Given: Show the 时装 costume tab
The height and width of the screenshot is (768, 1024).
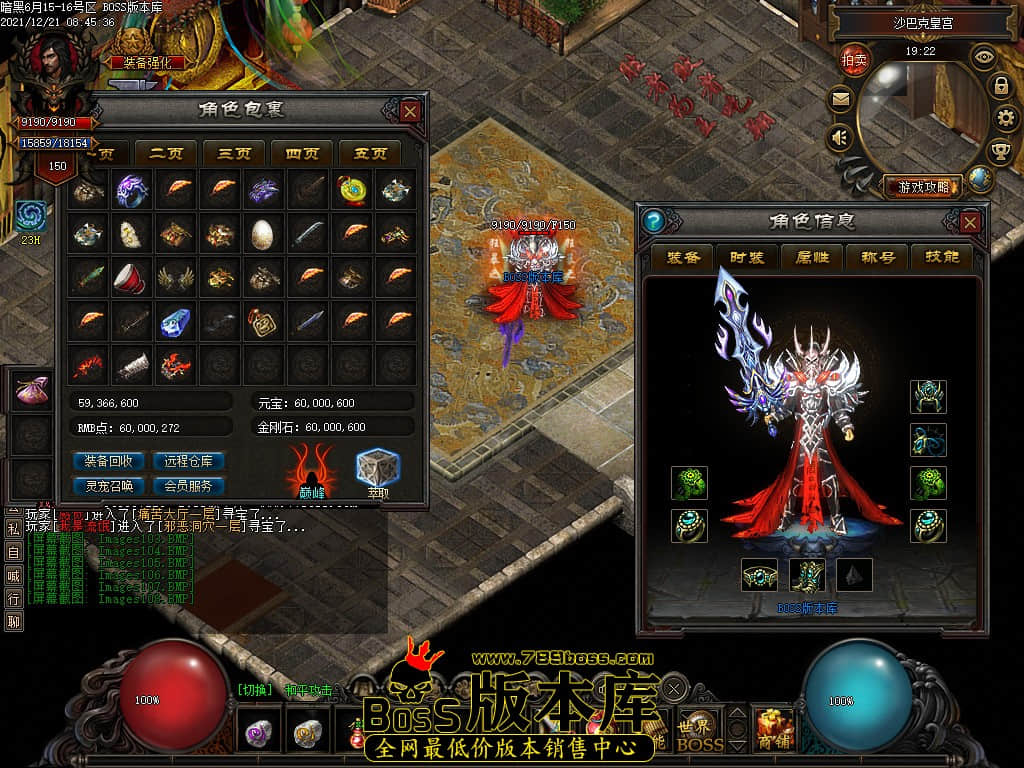Looking at the screenshot, I should [747, 257].
